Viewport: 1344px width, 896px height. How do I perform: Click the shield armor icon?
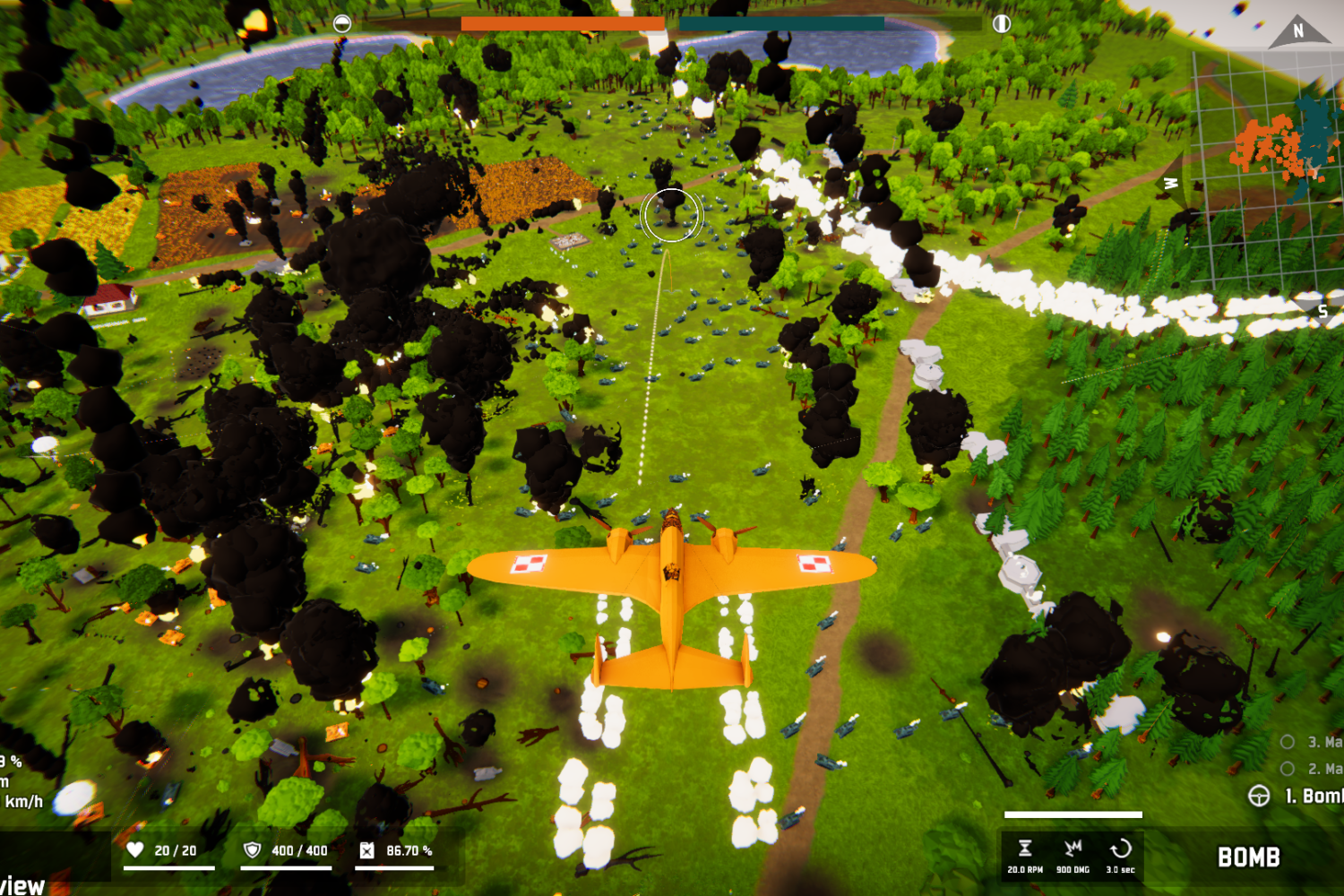click(253, 849)
